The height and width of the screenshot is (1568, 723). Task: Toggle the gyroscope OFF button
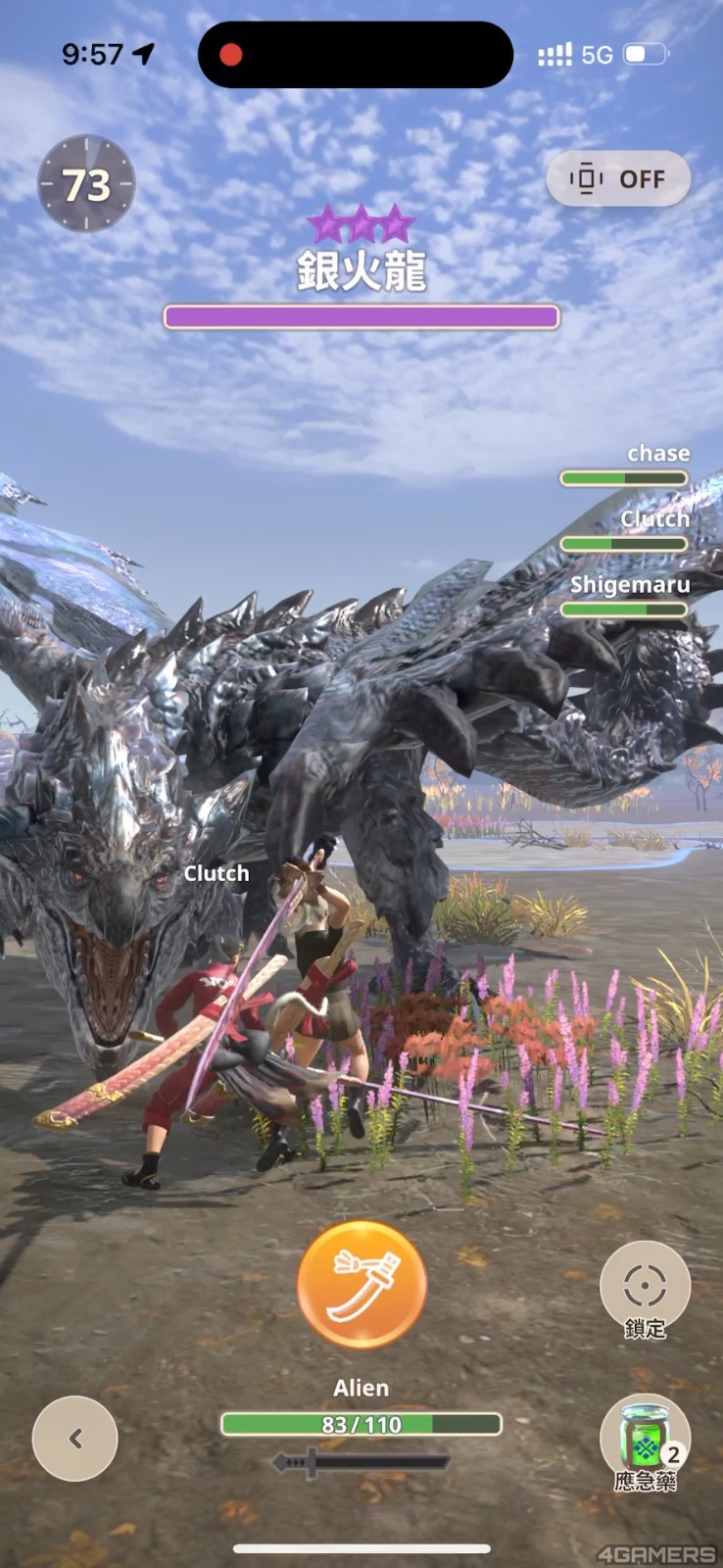point(618,179)
